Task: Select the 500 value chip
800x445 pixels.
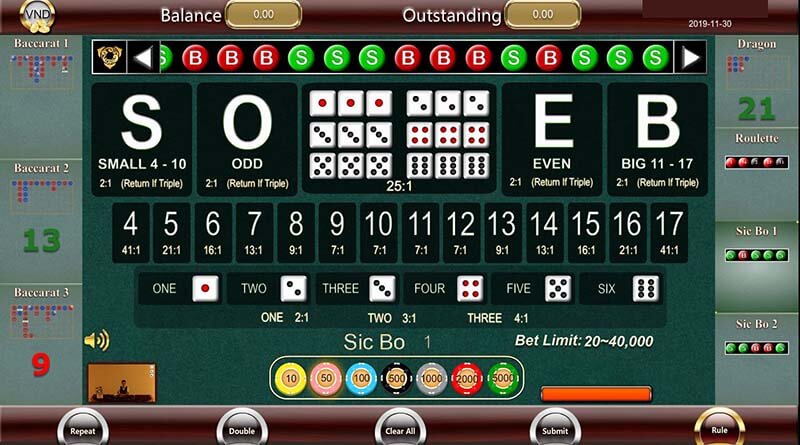Action: coord(396,379)
